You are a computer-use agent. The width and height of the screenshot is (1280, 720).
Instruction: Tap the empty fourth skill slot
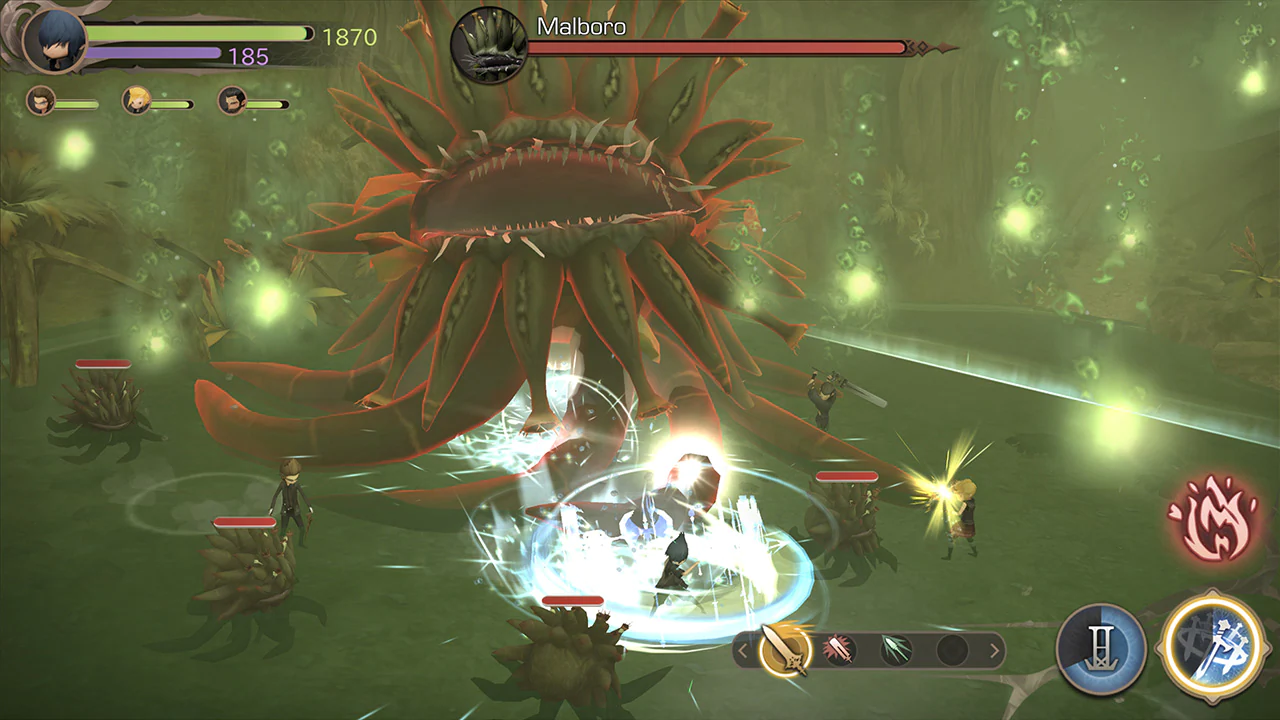(949, 648)
